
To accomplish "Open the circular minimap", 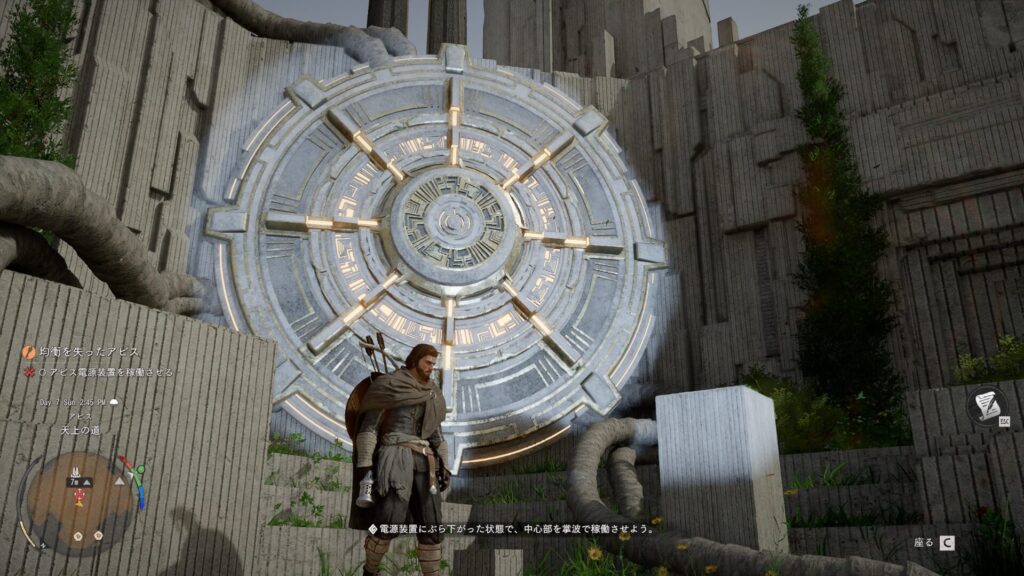I will pos(79,499).
